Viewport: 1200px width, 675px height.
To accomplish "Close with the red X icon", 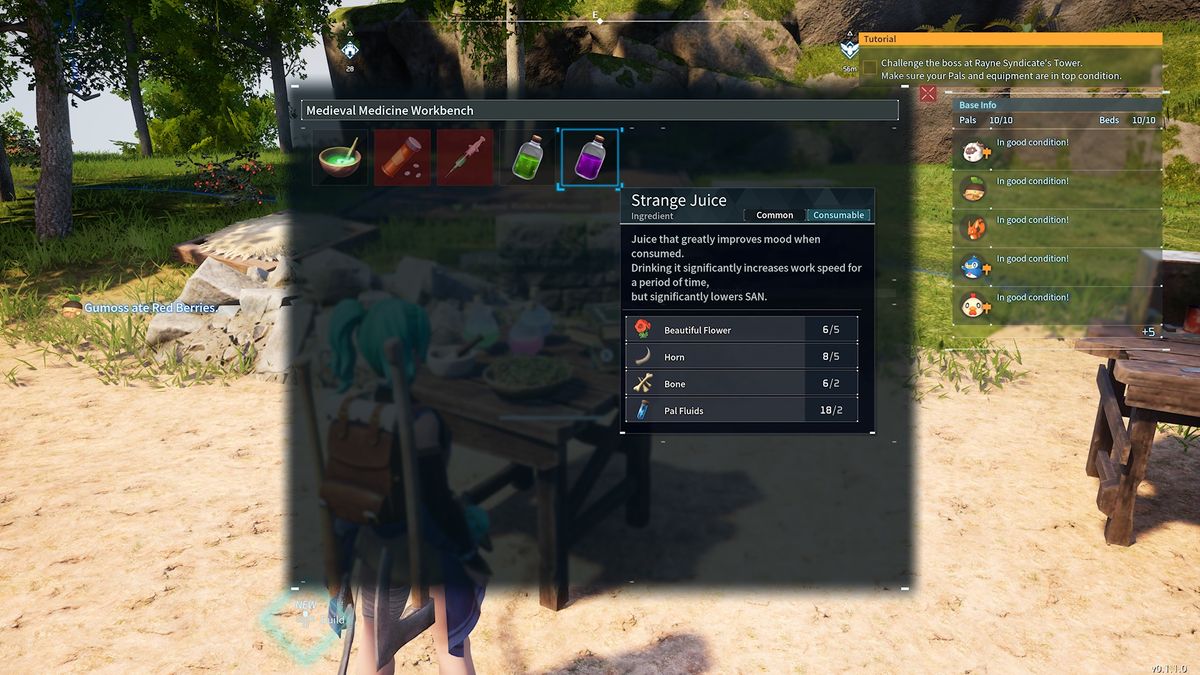I will pyautogui.click(x=928, y=94).
